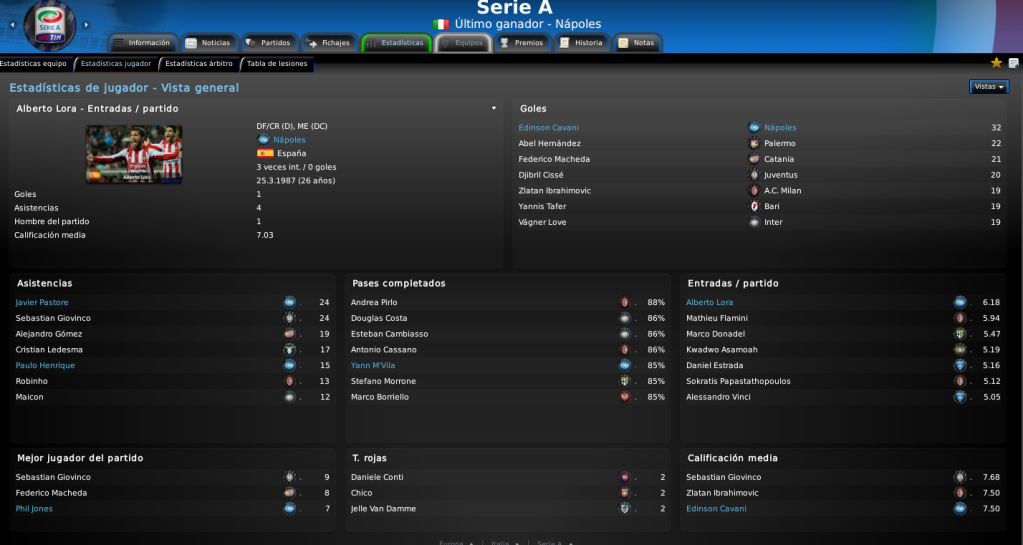Viewport: 1023px width, 545px height.
Task: Open the Estadísticas equipo subtab
Action: point(33,64)
